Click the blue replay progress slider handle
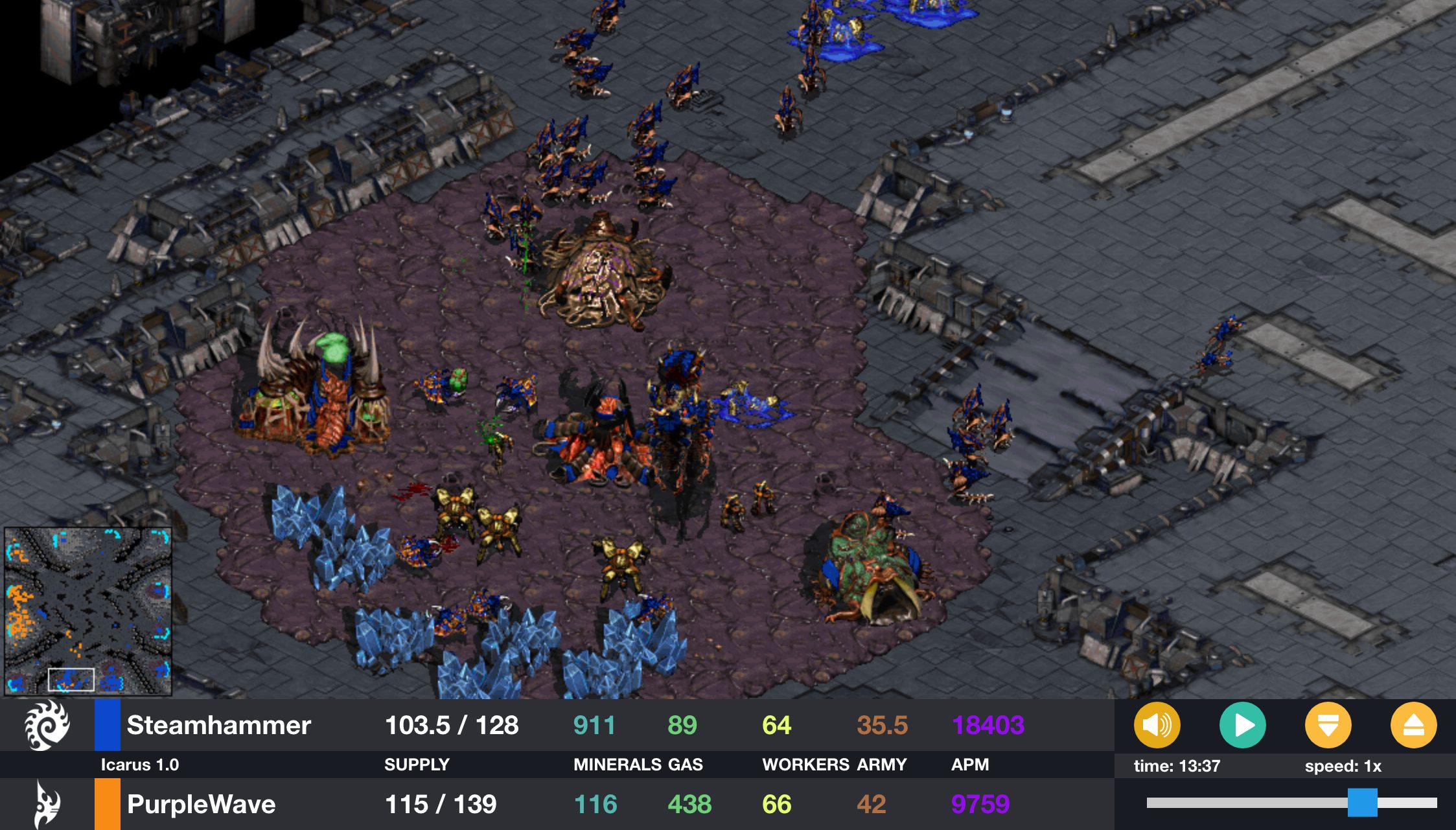1456x830 pixels. pos(1362,803)
